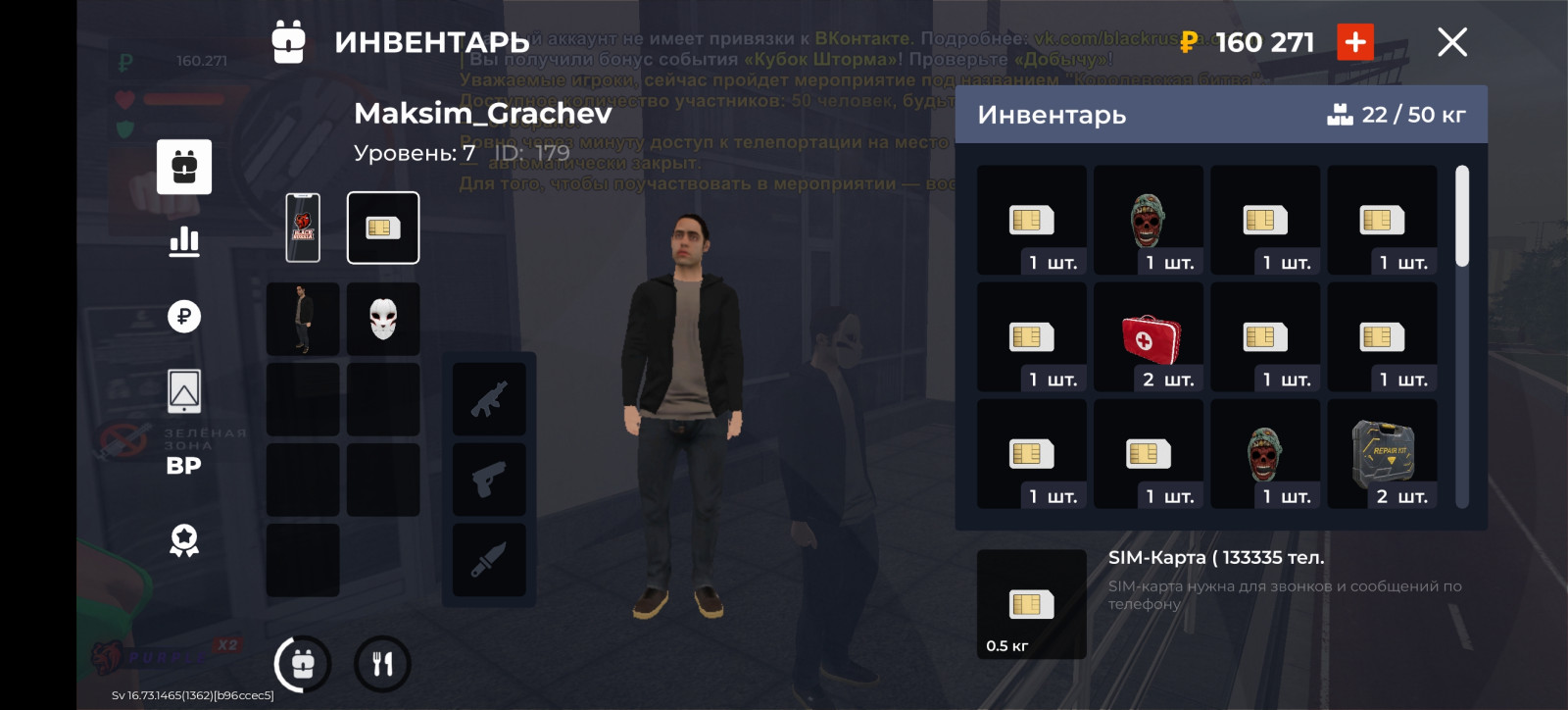Open the BP battle pass tab

click(x=184, y=466)
